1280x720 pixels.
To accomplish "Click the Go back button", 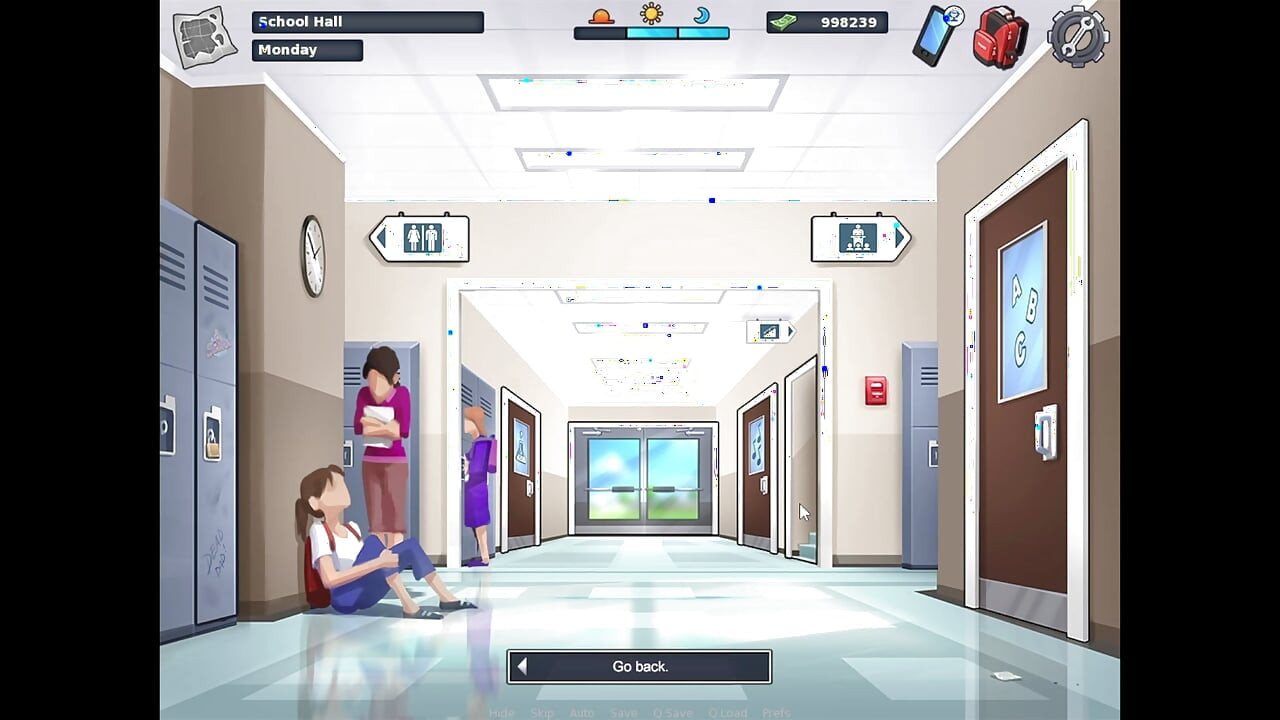I will [640, 666].
